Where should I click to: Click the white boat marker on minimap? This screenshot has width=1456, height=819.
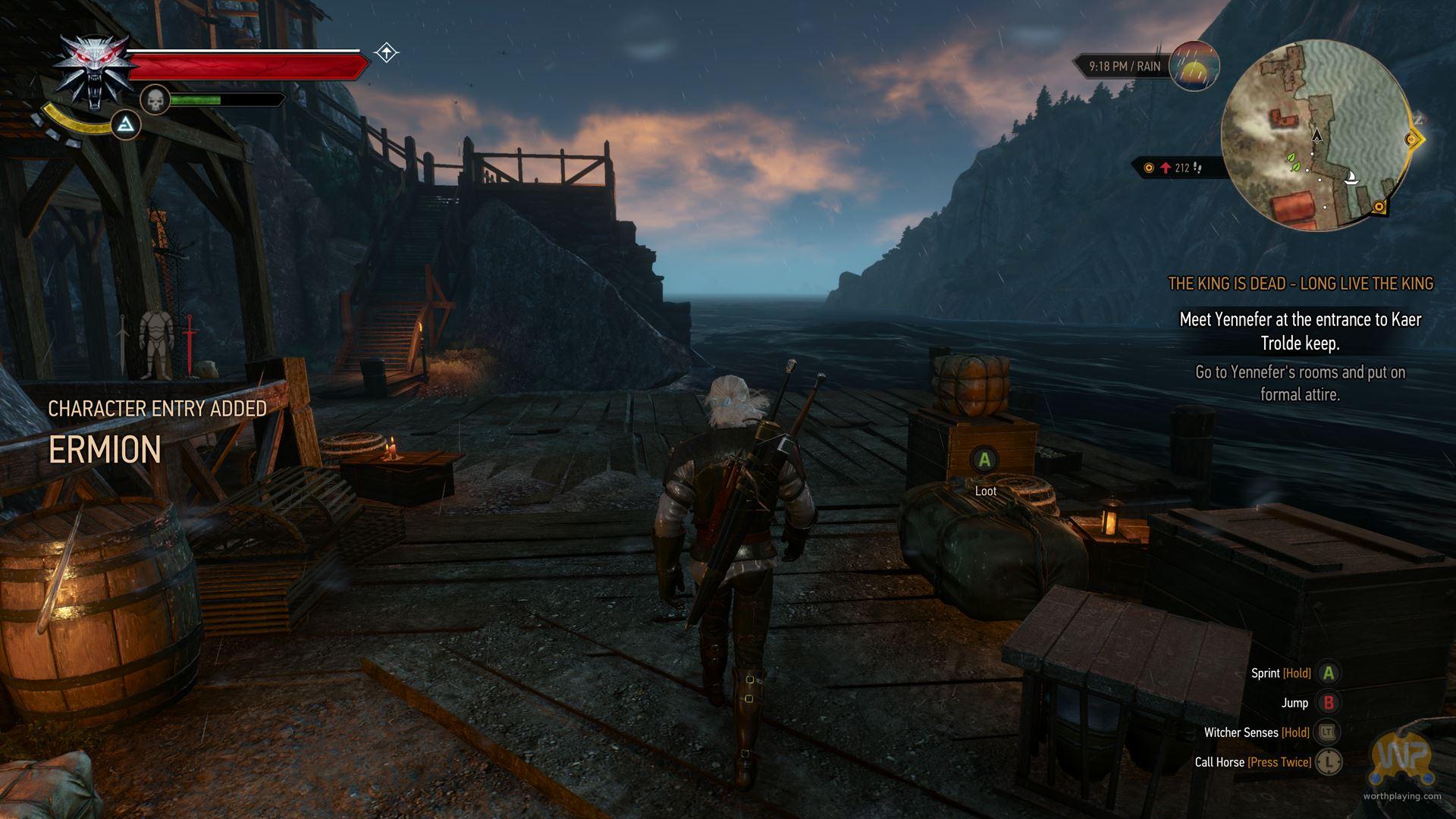1351,179
